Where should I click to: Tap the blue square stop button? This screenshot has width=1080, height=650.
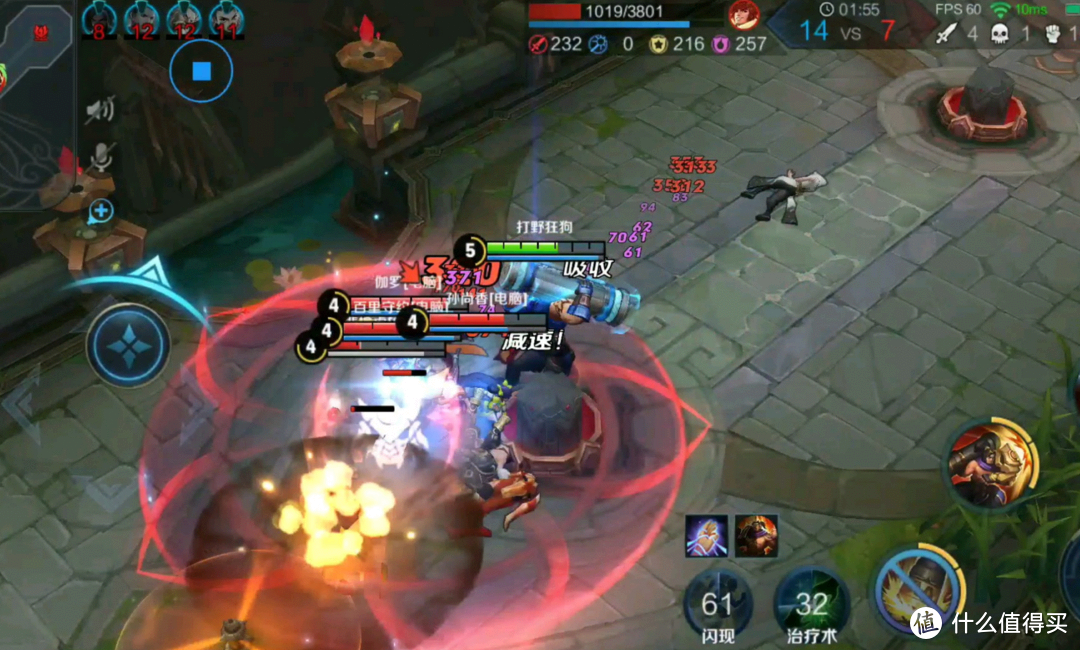[201, 70]
